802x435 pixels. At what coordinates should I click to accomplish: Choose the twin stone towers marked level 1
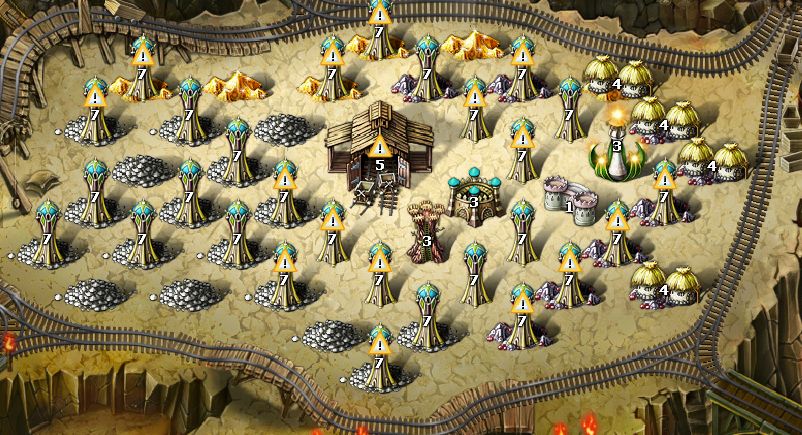tap(568, 196)
